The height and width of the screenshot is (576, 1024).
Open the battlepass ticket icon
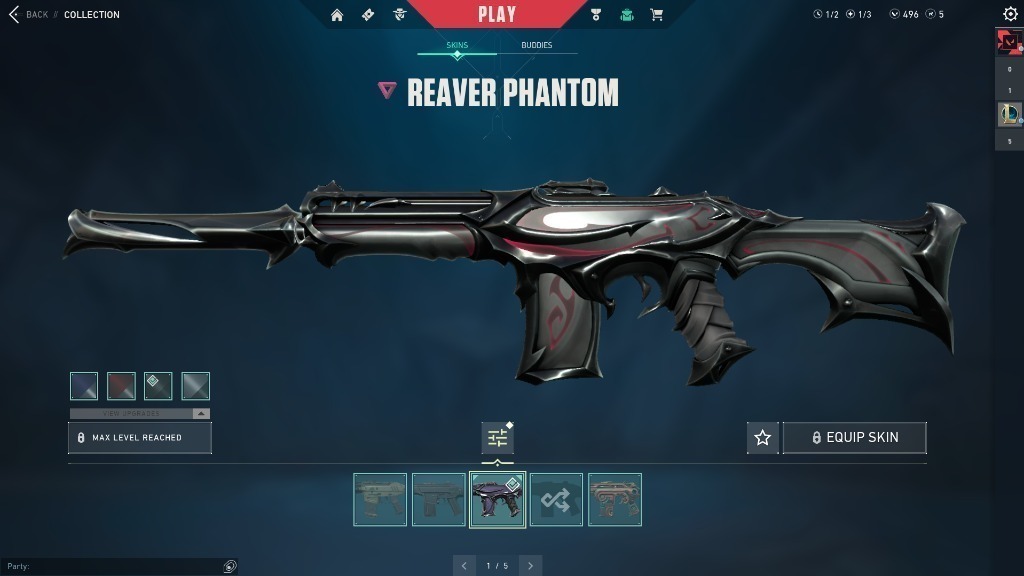[368, 15]
